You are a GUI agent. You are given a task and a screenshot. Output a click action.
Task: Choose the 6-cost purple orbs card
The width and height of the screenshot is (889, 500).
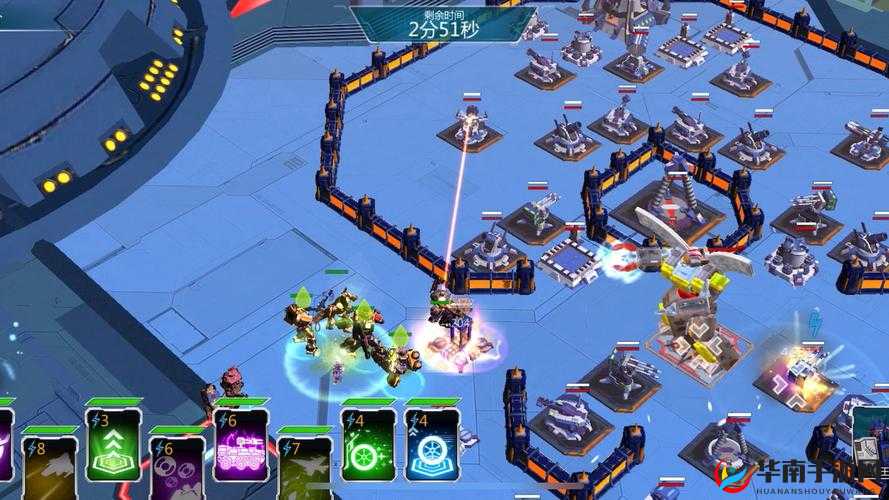(177, 466)
